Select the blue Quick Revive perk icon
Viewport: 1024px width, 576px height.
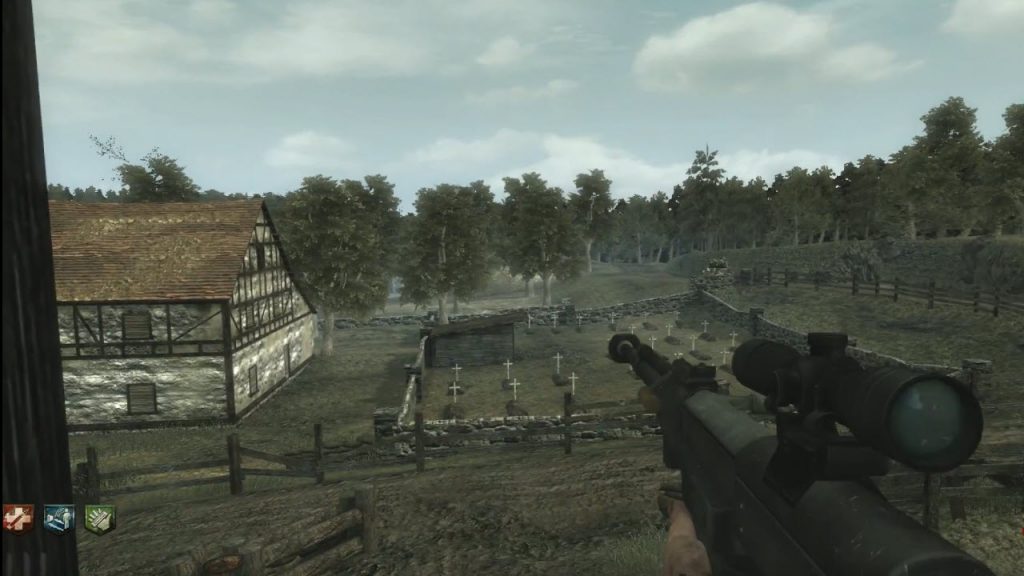59,518
